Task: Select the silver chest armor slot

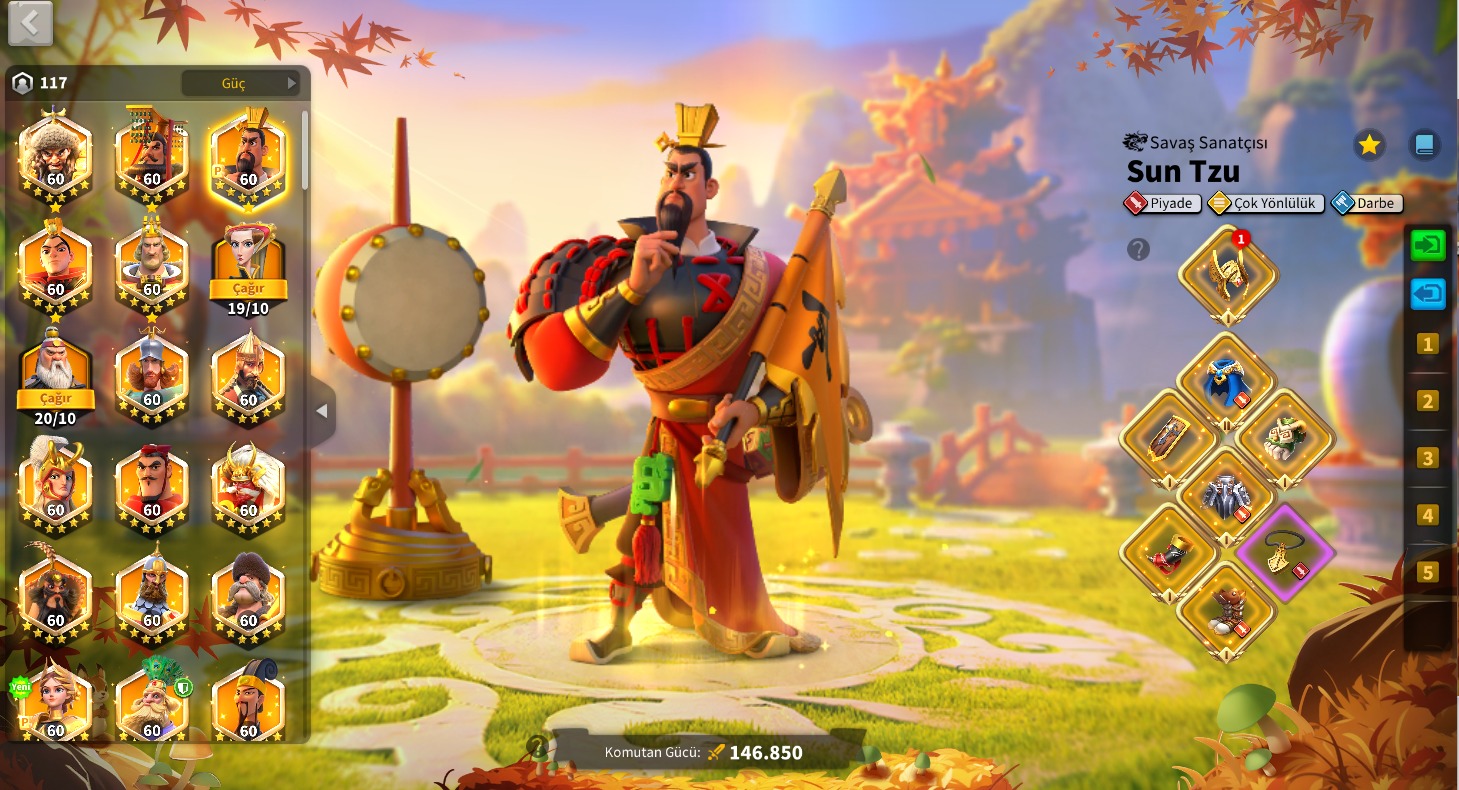Action: (x=1226, y=496)
